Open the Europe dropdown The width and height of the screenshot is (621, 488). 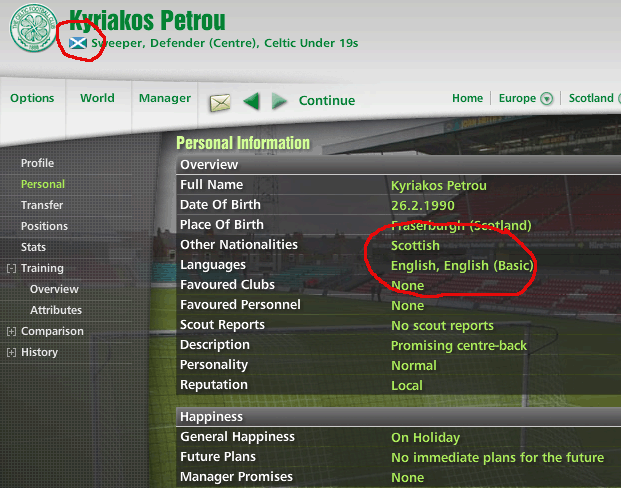[x=525, y=98]
